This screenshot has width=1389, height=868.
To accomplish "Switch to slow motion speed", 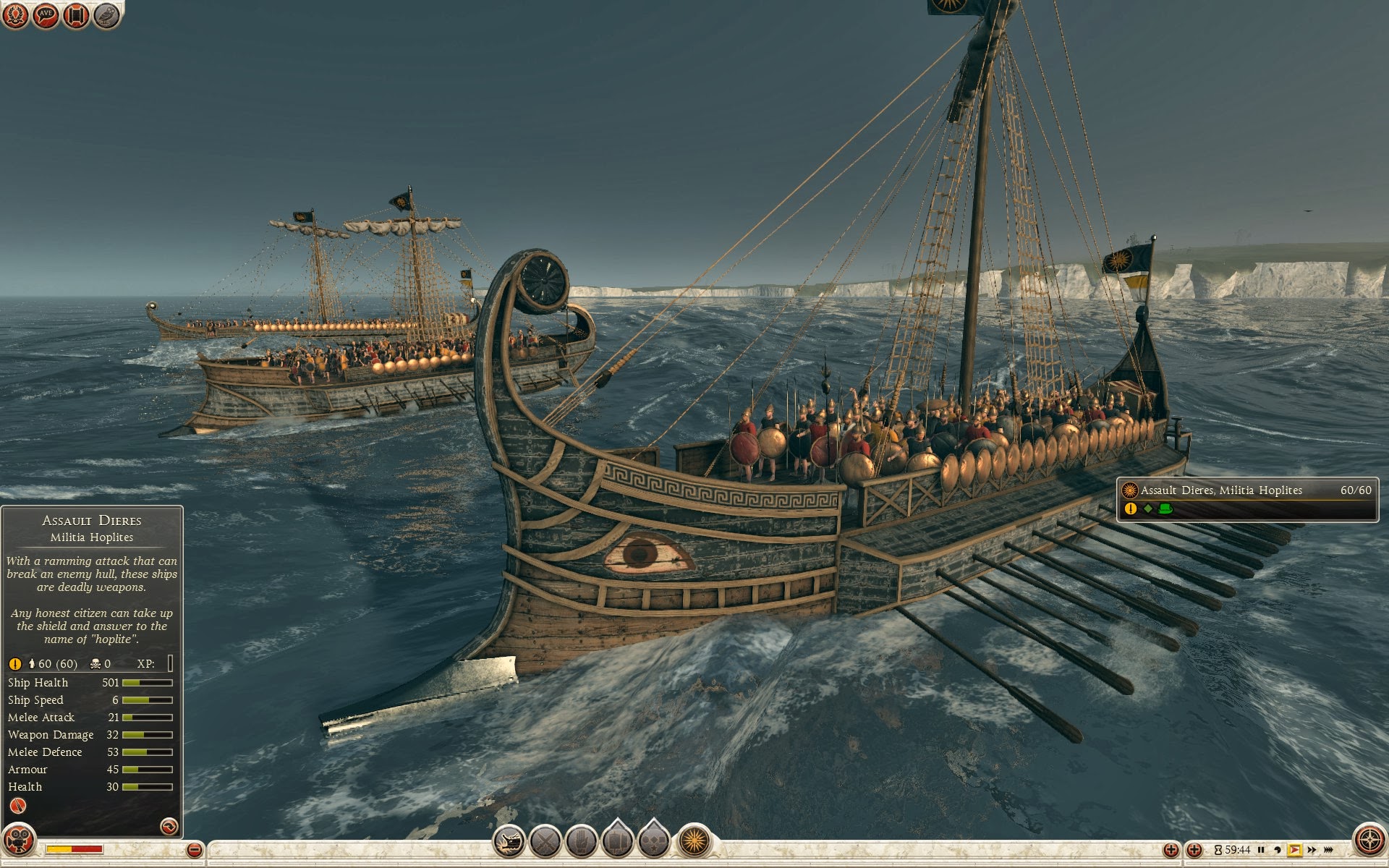I will pyautogui.click(x=1278, y=850).
